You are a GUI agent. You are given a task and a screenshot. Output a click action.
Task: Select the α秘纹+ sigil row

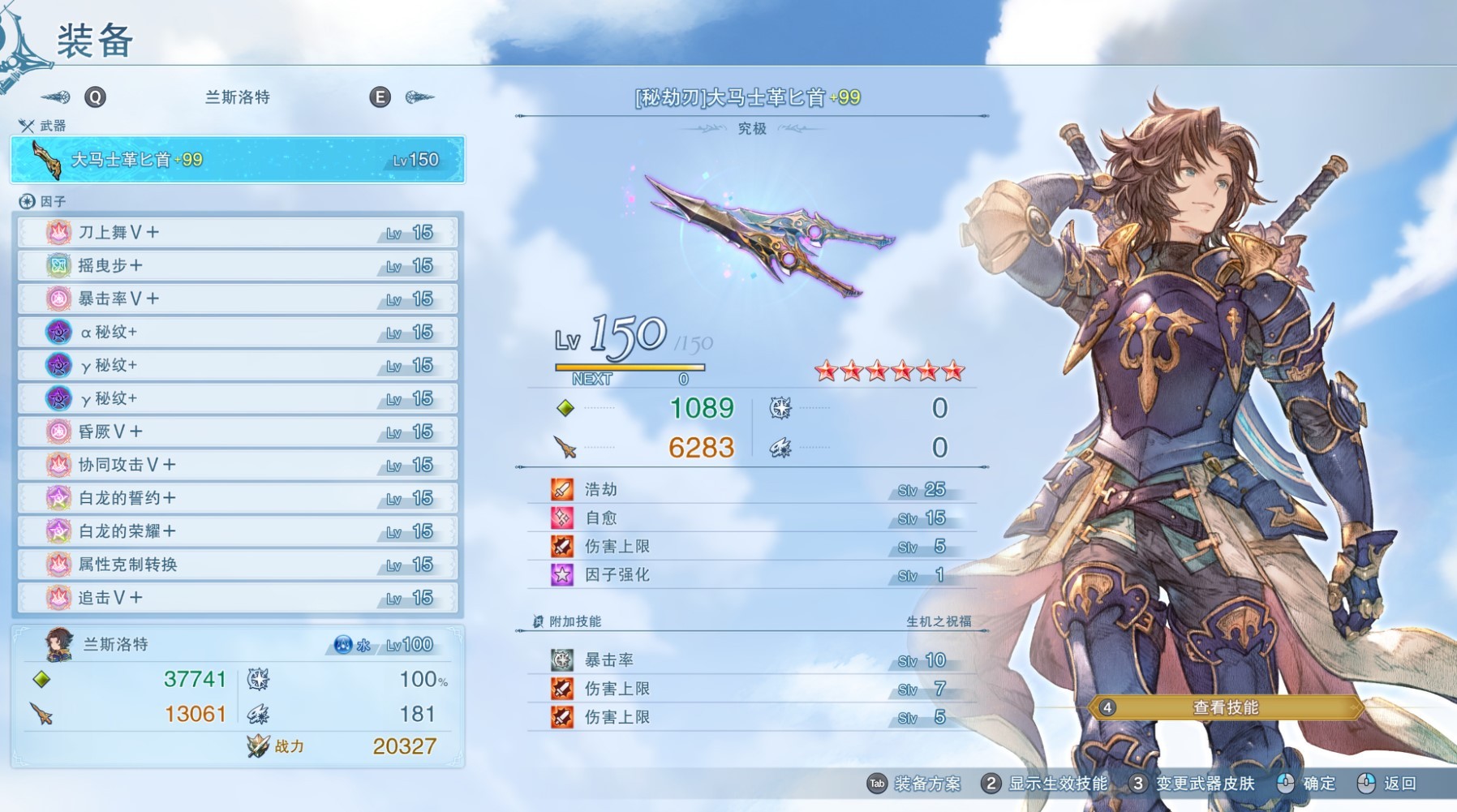(x=237, y=333)
